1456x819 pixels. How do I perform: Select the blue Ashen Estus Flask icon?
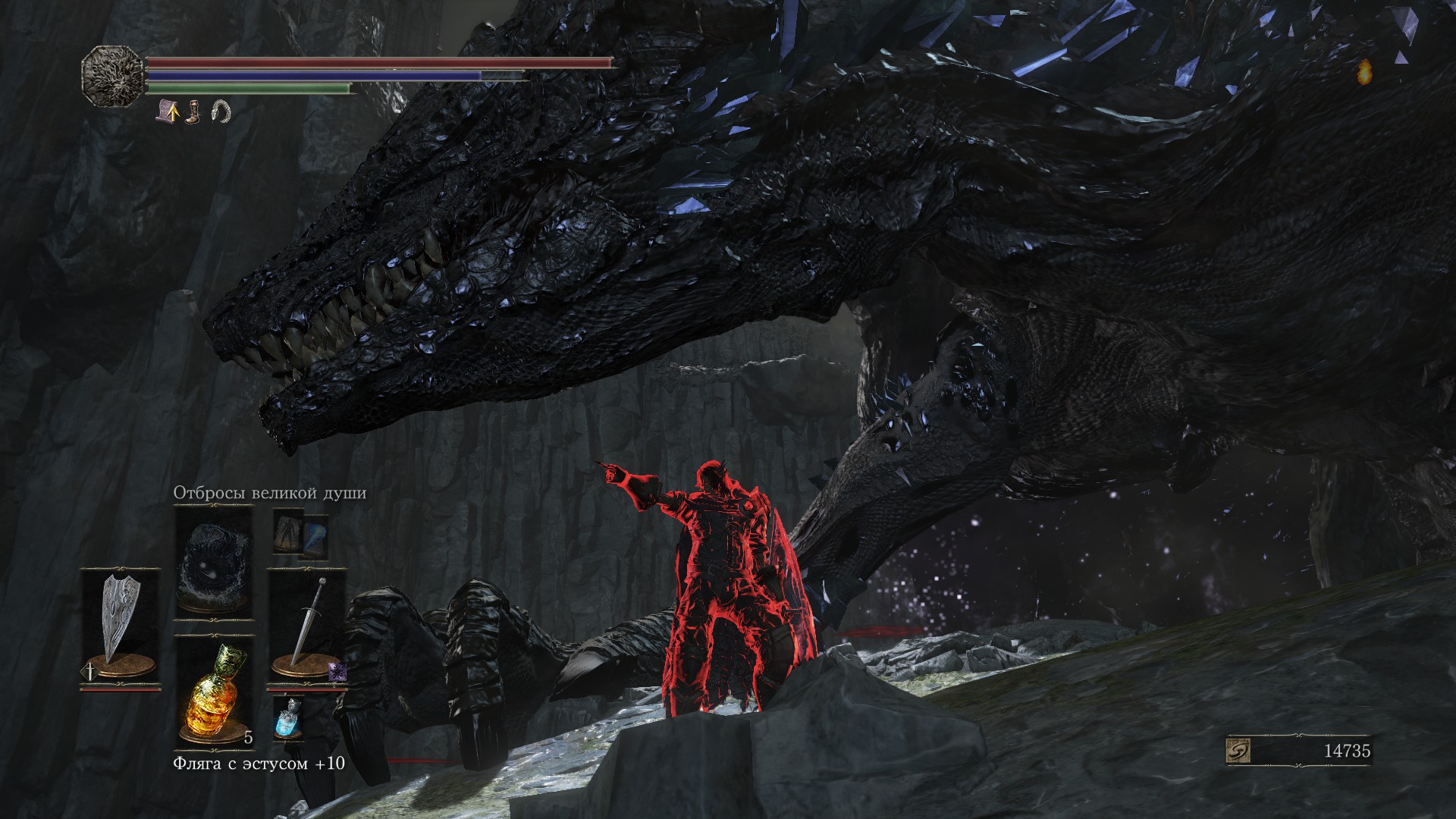pos(288,716)
